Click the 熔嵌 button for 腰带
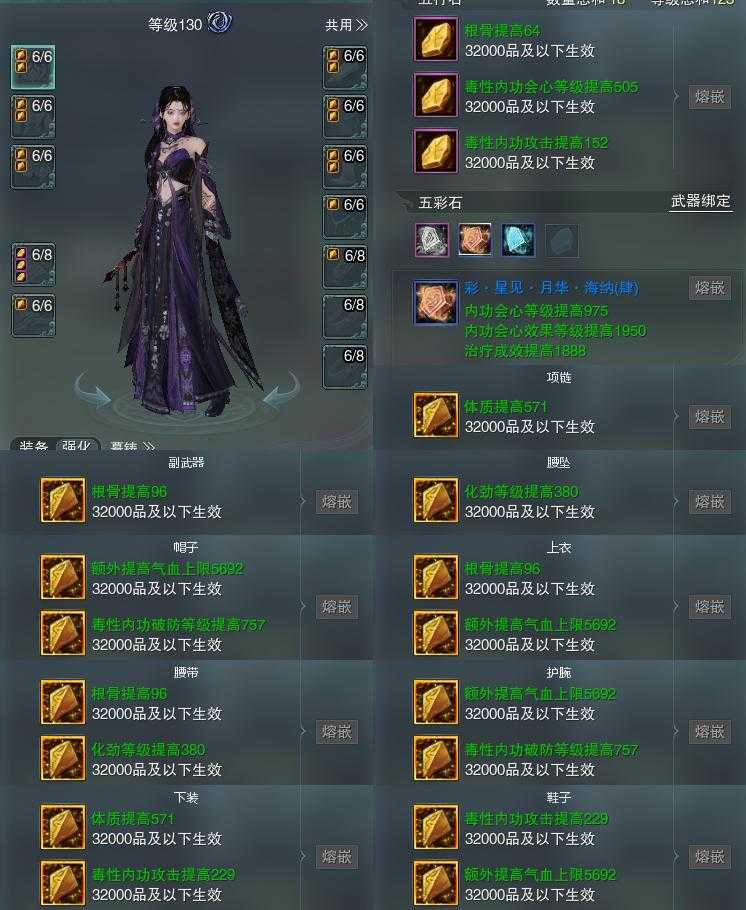The image size is (746, 910). 337,732
